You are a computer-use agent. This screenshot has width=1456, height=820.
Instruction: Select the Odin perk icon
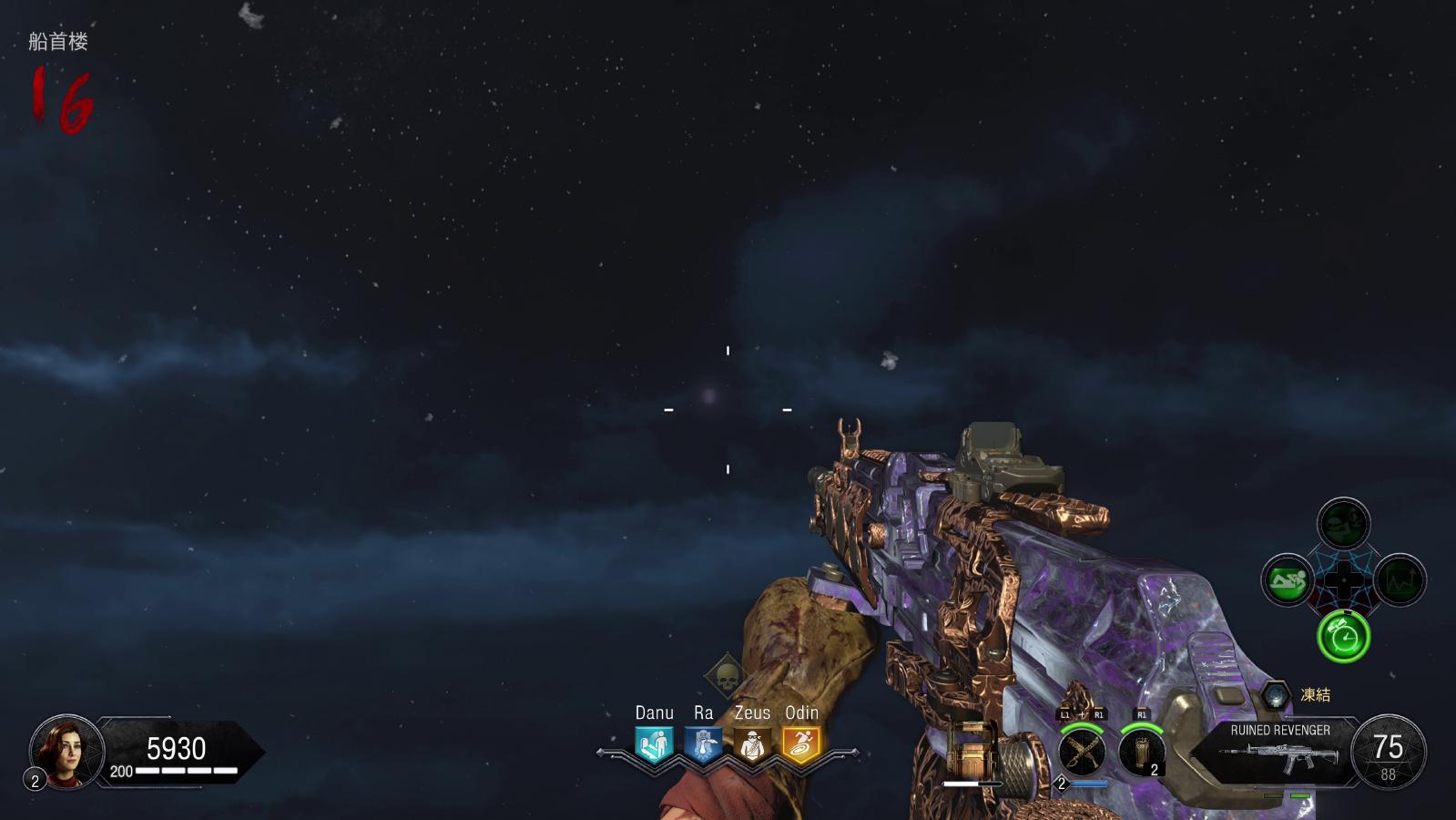(801, 744)
